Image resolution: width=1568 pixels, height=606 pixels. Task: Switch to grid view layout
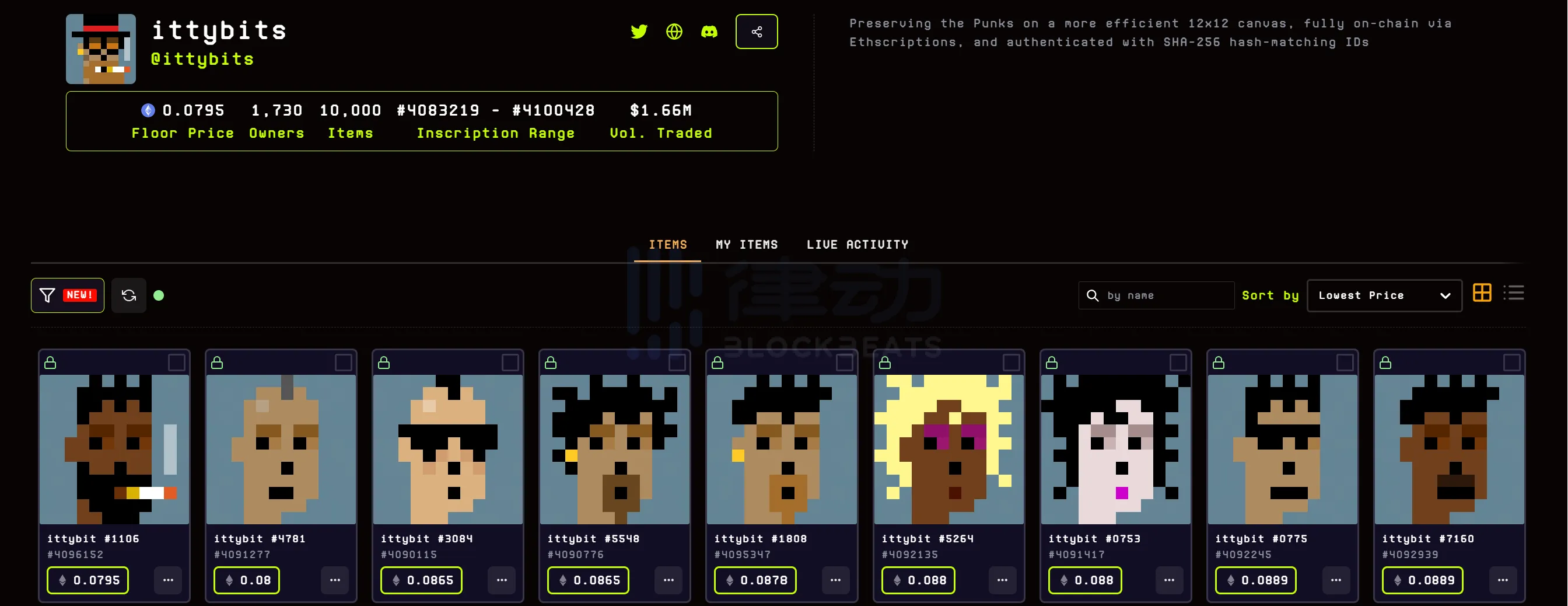1483,293
